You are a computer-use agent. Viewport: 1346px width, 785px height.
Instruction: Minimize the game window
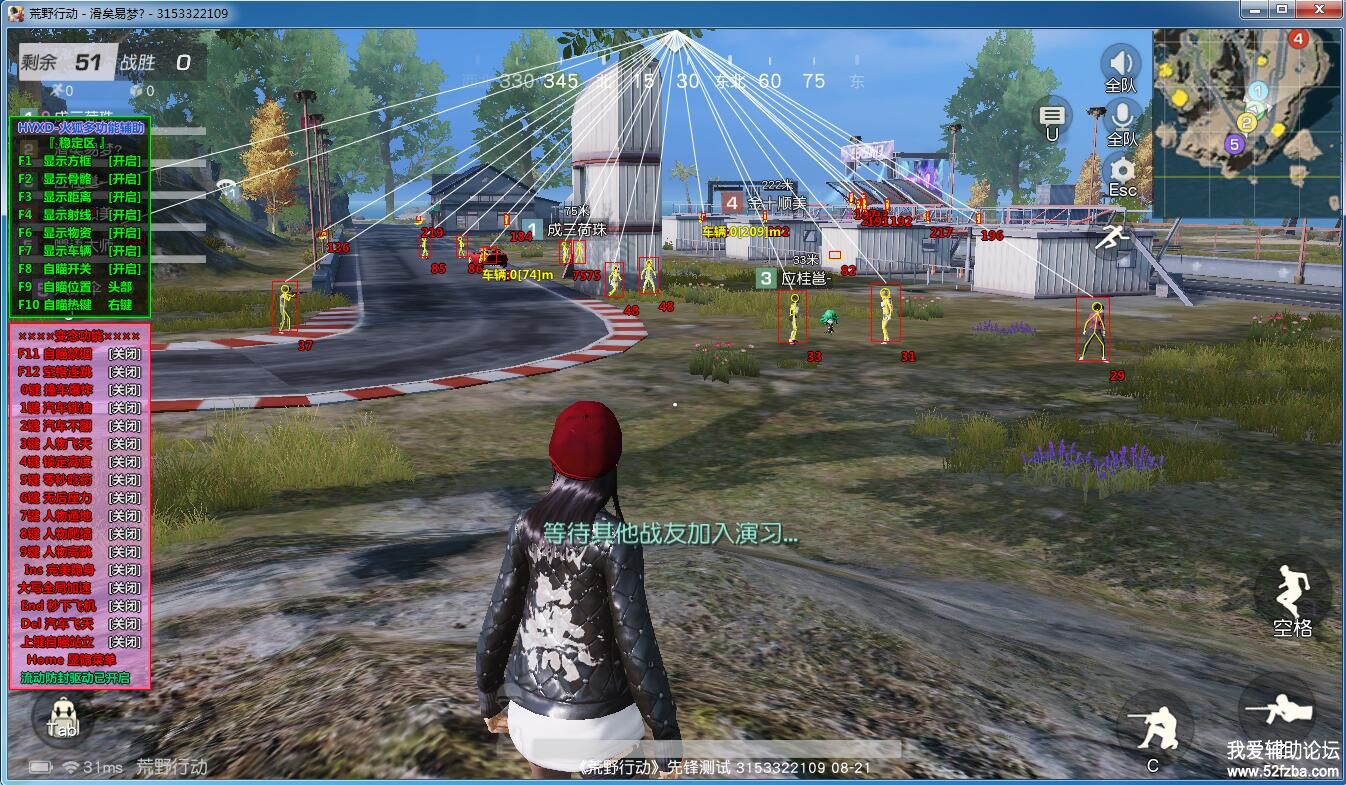click(1255, 10)
